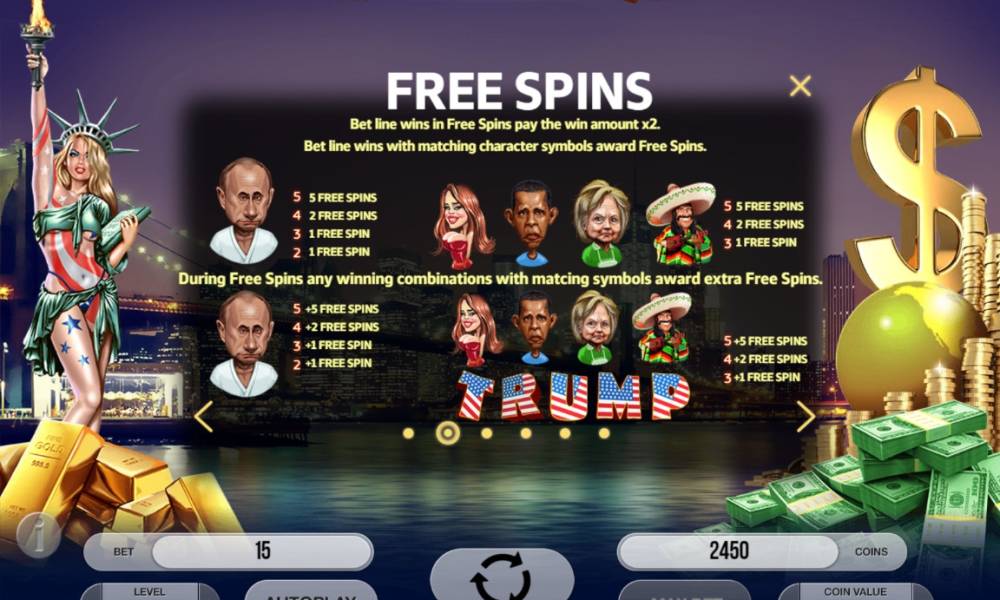Screen dimensions: 1000x600
Task: Choose the third page indicator dot
Action: [486, 433]
